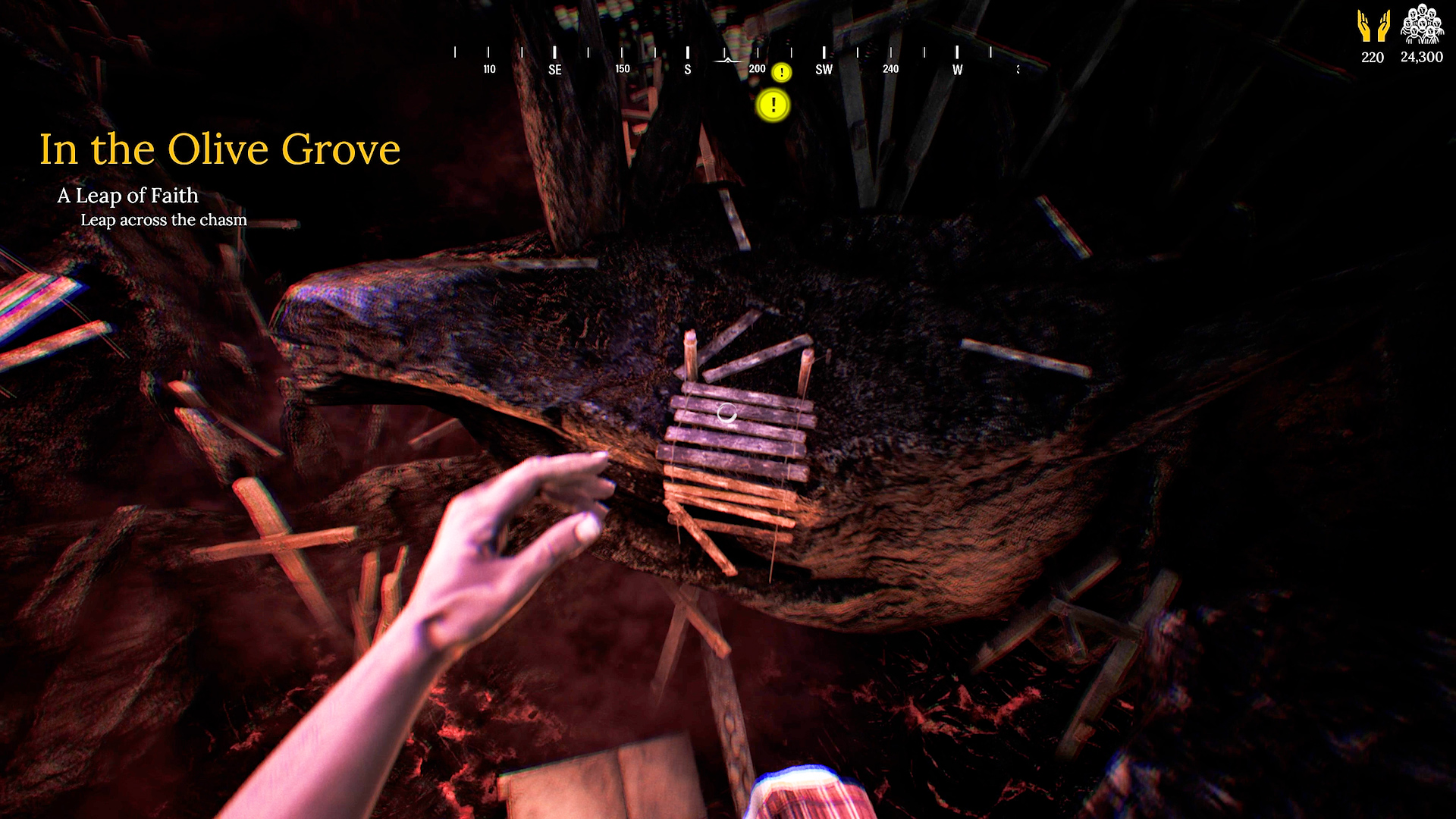
Task: Click the 200 degree compass tick
Action: pos(755,69)
